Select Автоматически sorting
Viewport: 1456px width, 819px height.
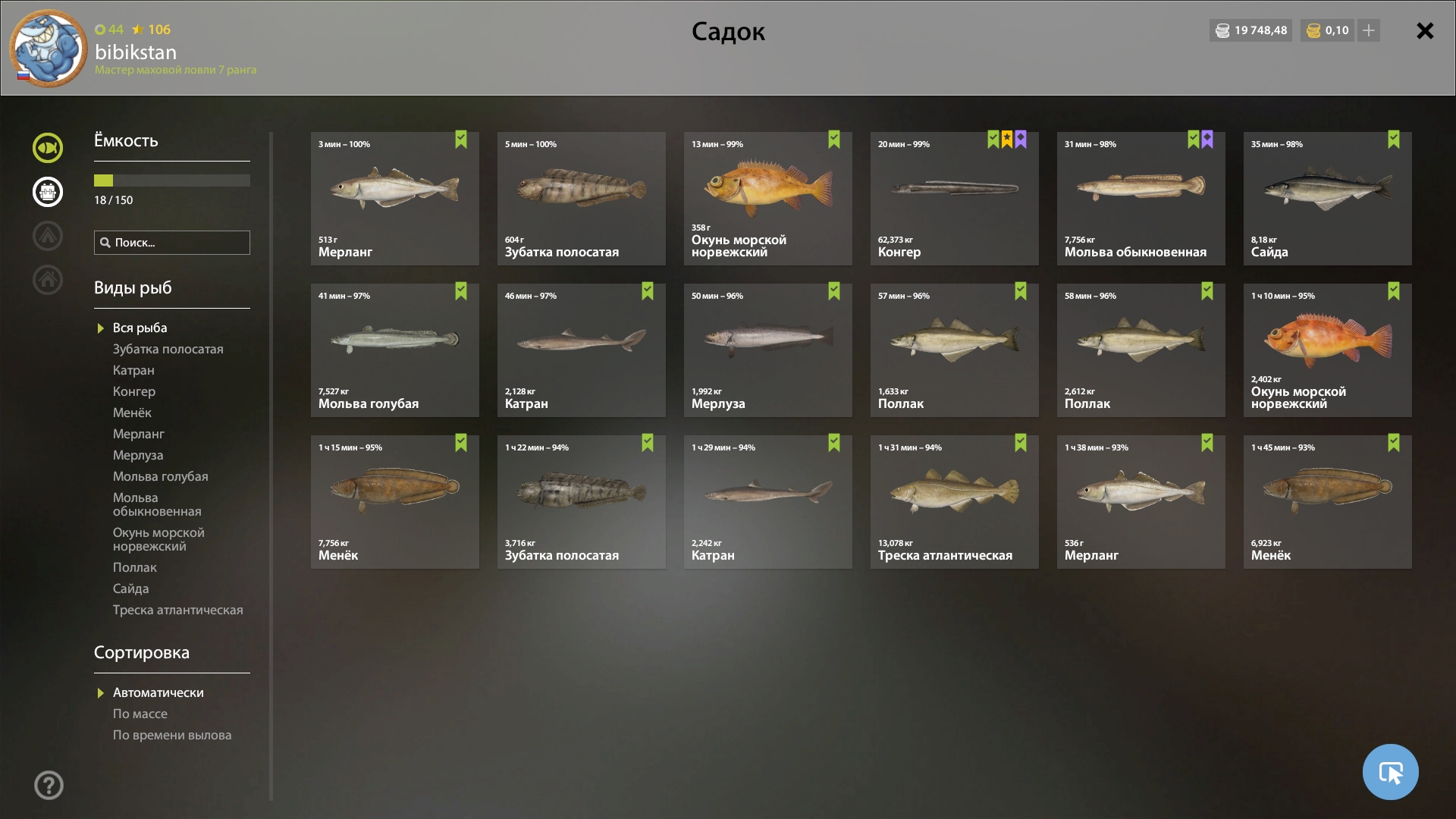click(x=158, y=692)
